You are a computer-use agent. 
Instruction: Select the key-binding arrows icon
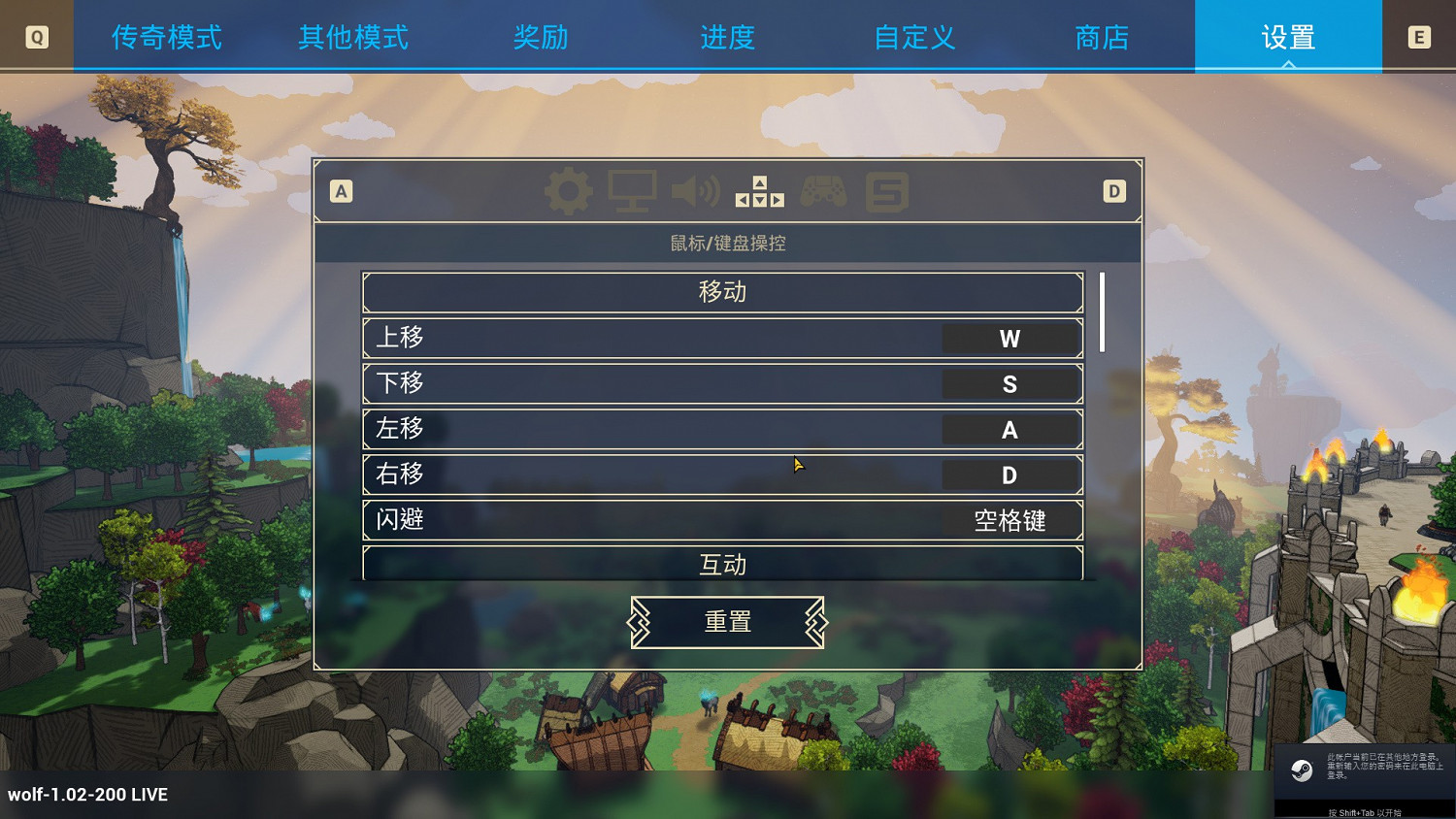tap(761, 190)
